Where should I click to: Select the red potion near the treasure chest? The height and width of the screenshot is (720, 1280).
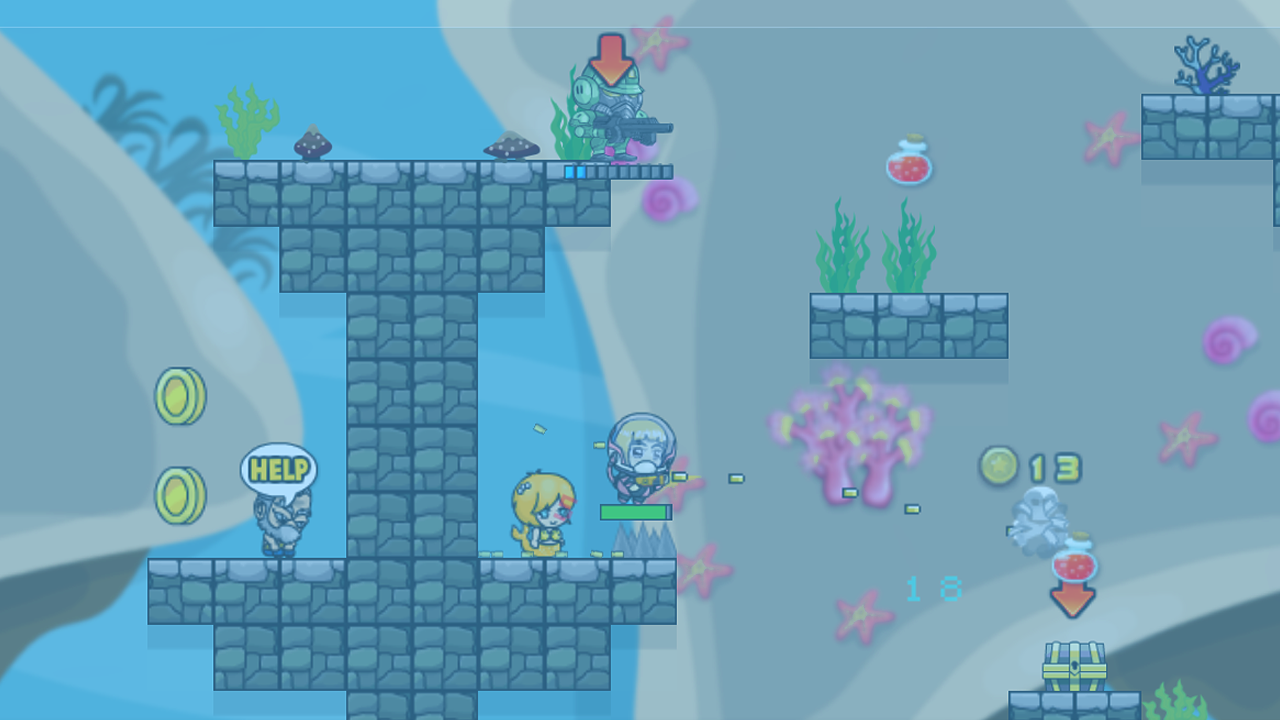[1072, 565]
